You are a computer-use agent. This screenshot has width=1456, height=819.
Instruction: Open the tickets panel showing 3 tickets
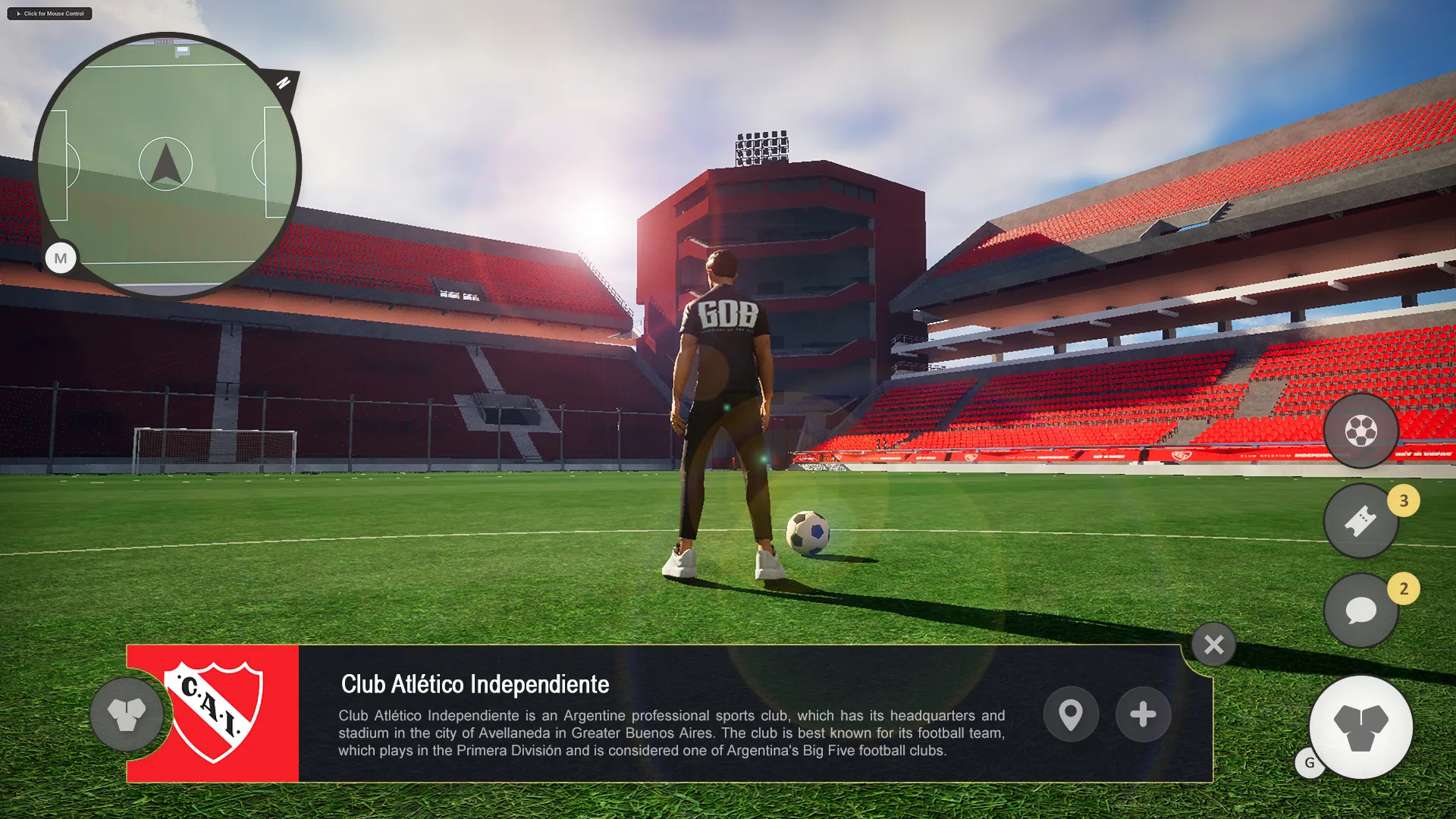click(1361, 520)
